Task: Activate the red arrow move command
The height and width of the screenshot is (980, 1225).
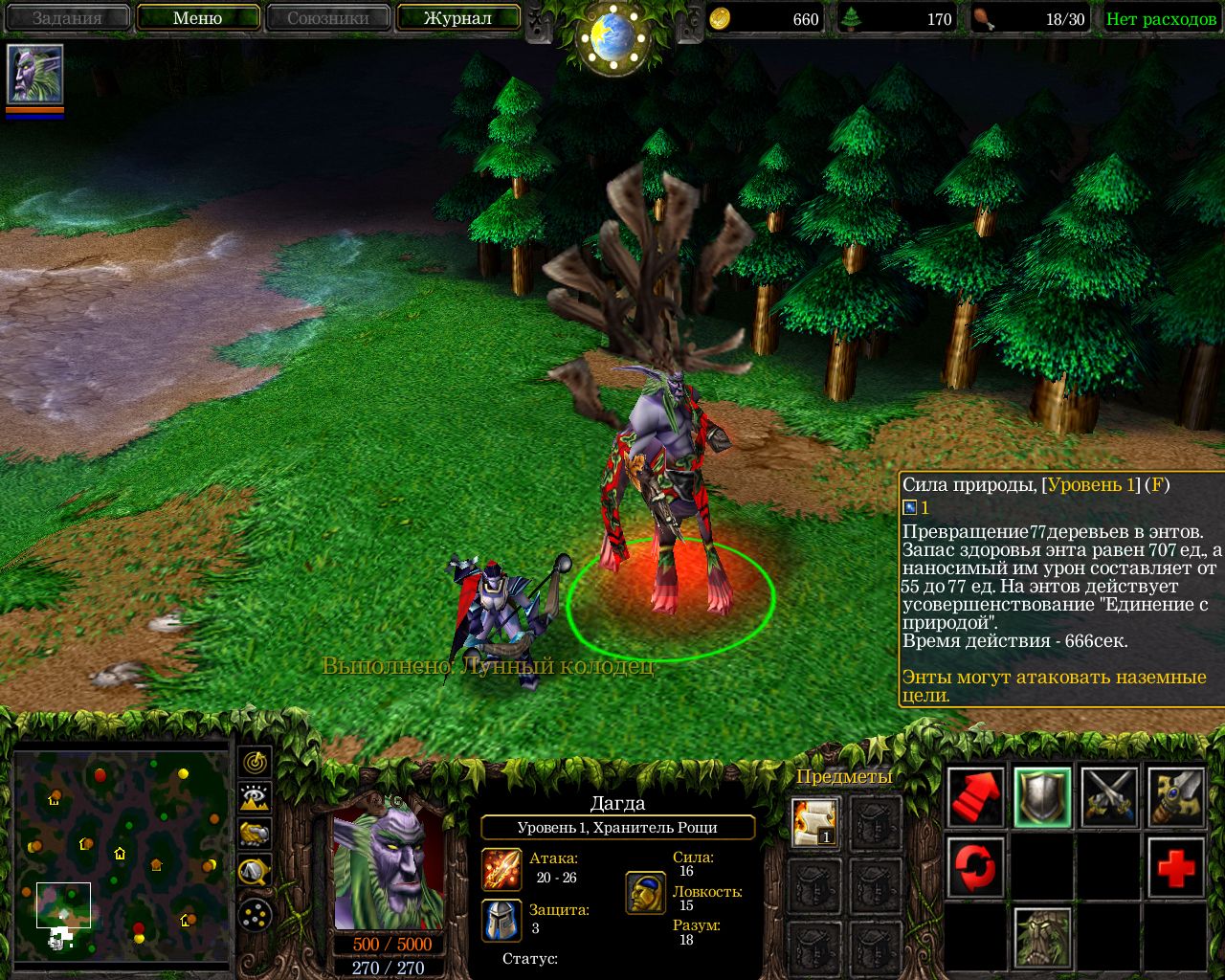Action: 975,797
